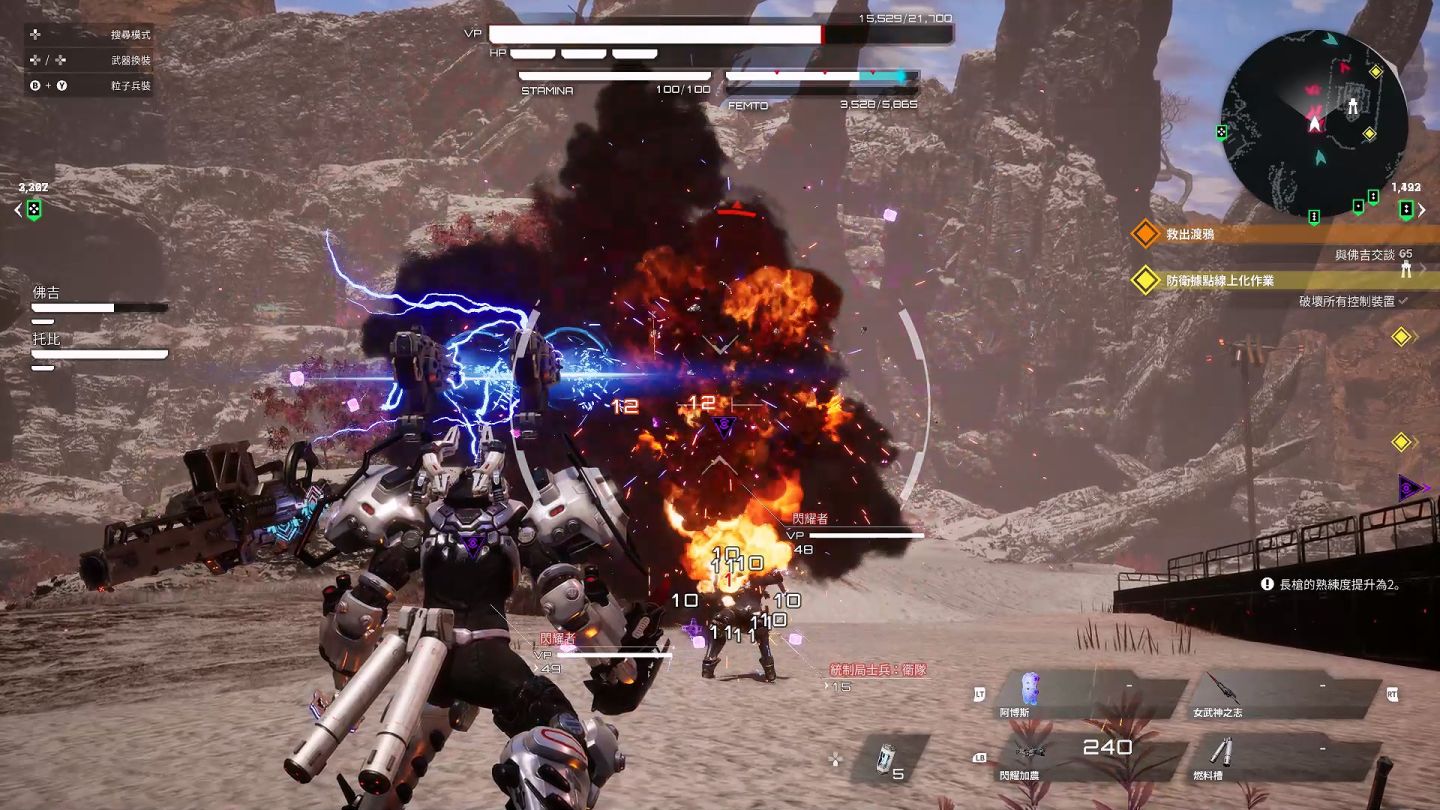Screen dimensions: 1440x810
Task: Click the 長槍 proficiency notification
Action: click(1338, 584)
